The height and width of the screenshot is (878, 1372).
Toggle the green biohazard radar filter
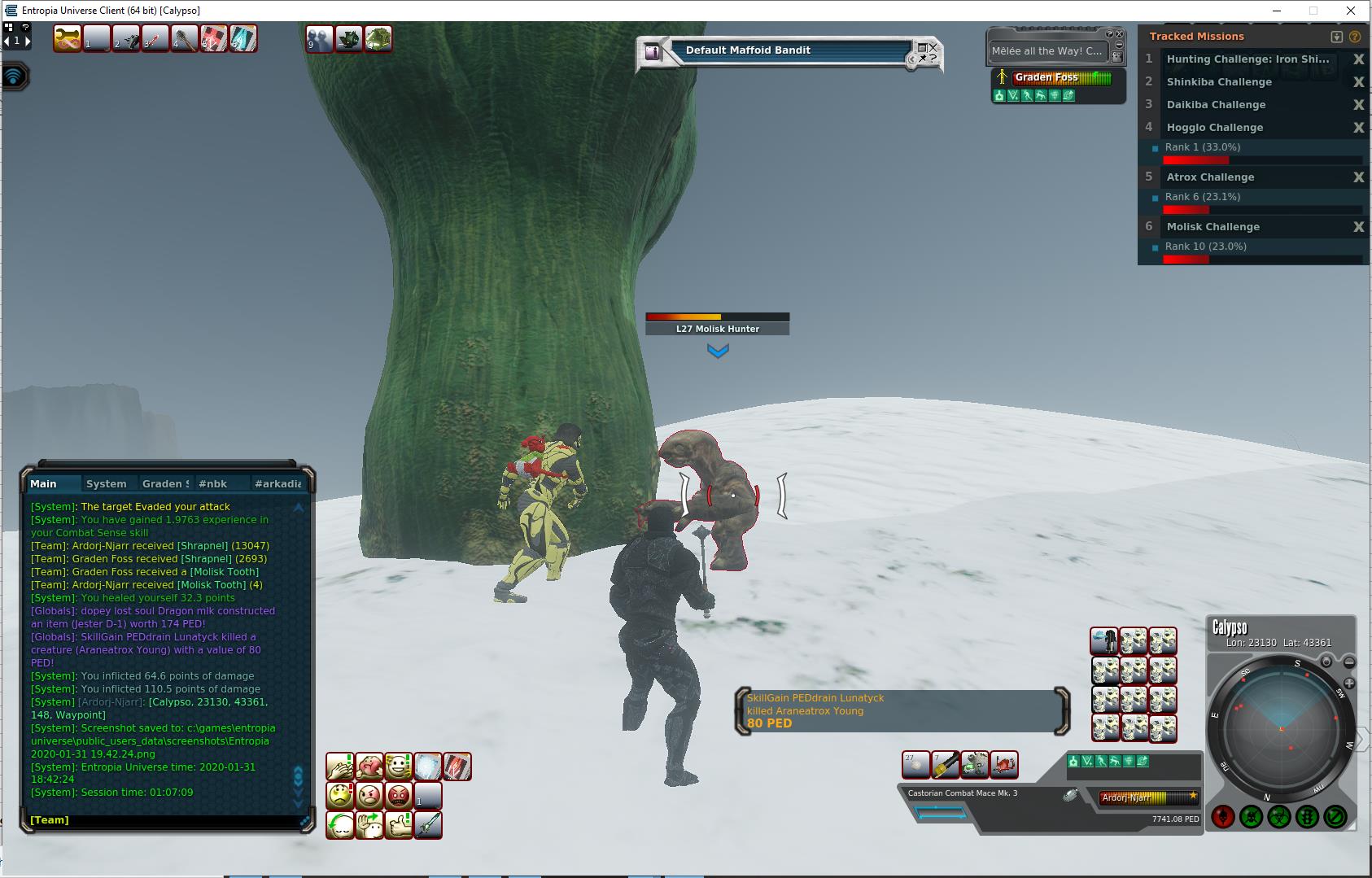point(1278,816)
